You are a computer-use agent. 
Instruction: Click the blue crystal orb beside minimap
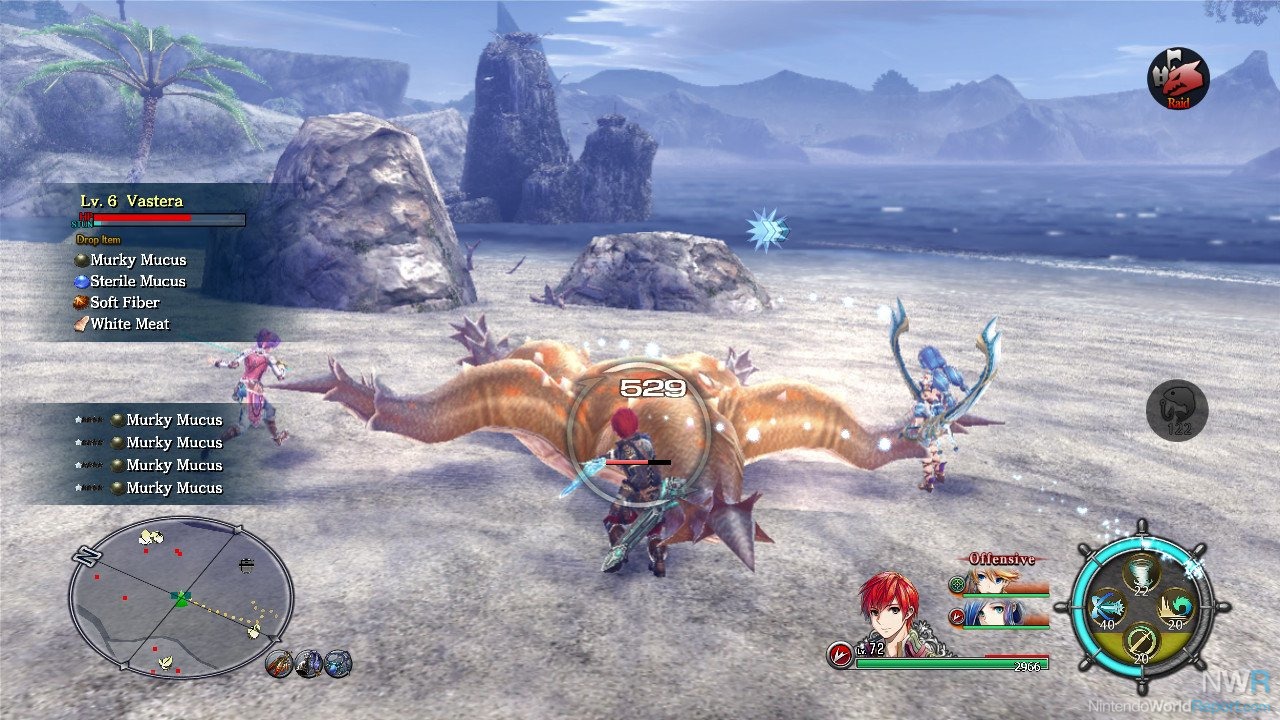coord(338,662)
